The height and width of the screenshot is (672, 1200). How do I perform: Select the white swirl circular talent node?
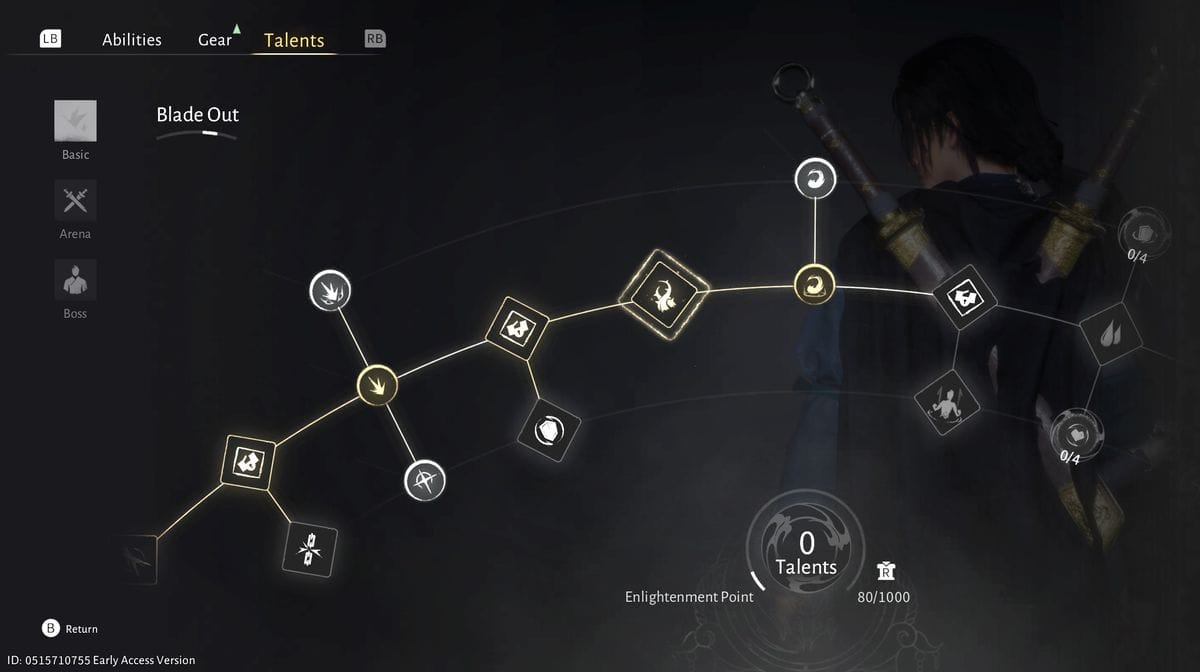coord(815,179)
